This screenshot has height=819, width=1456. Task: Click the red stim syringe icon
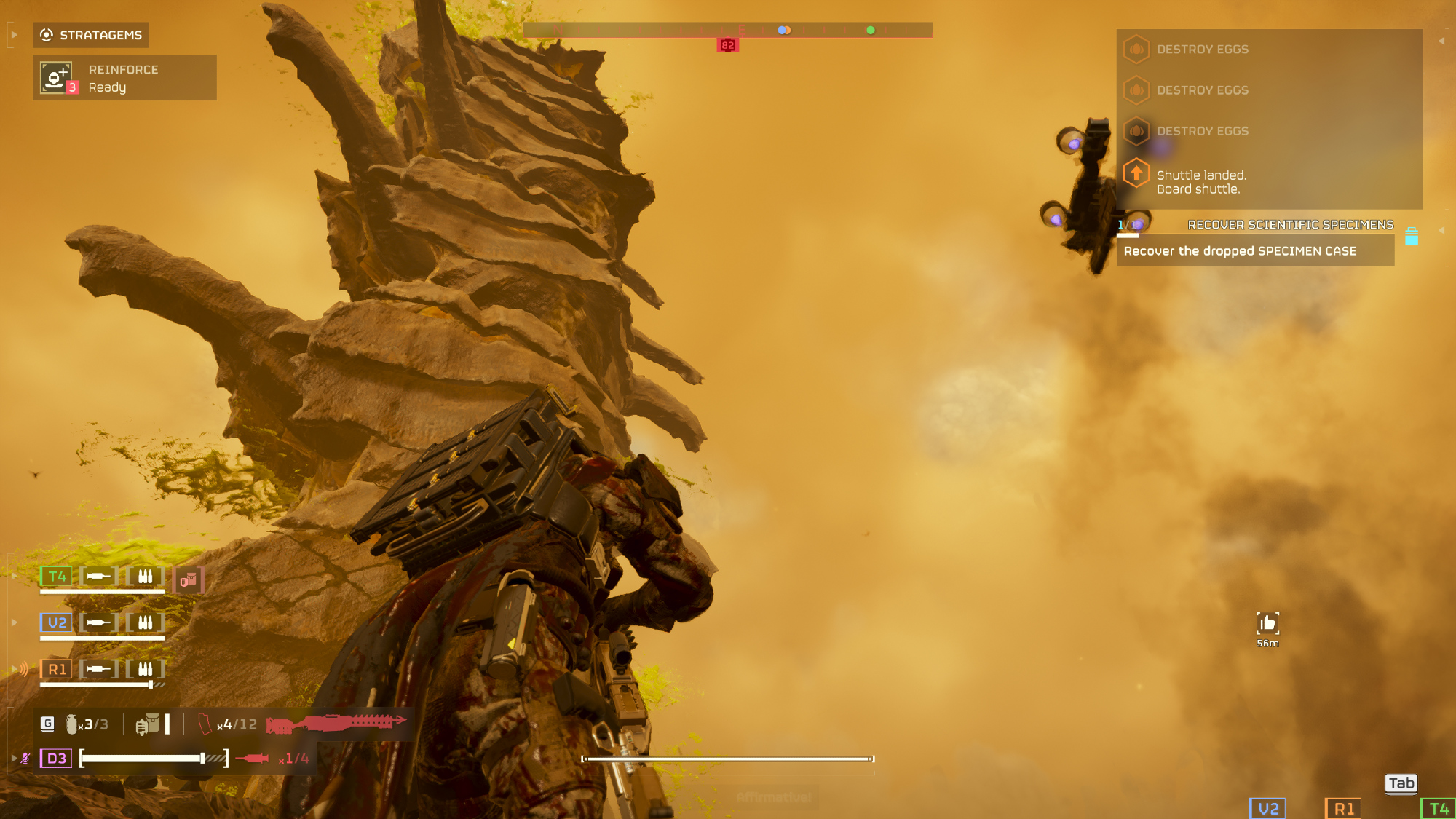point(252,759)
